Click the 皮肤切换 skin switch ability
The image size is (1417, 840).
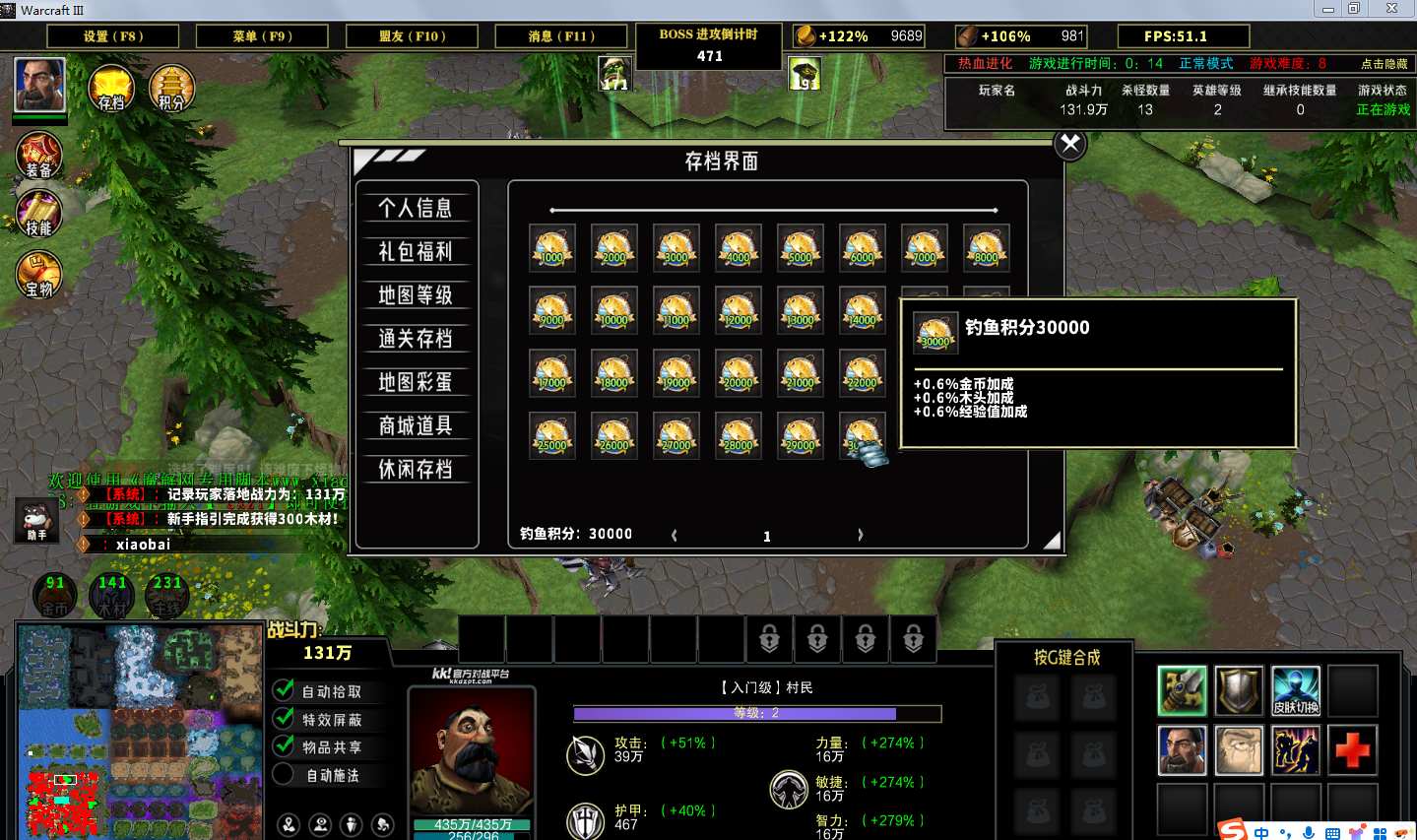(x=1296, y=690)
